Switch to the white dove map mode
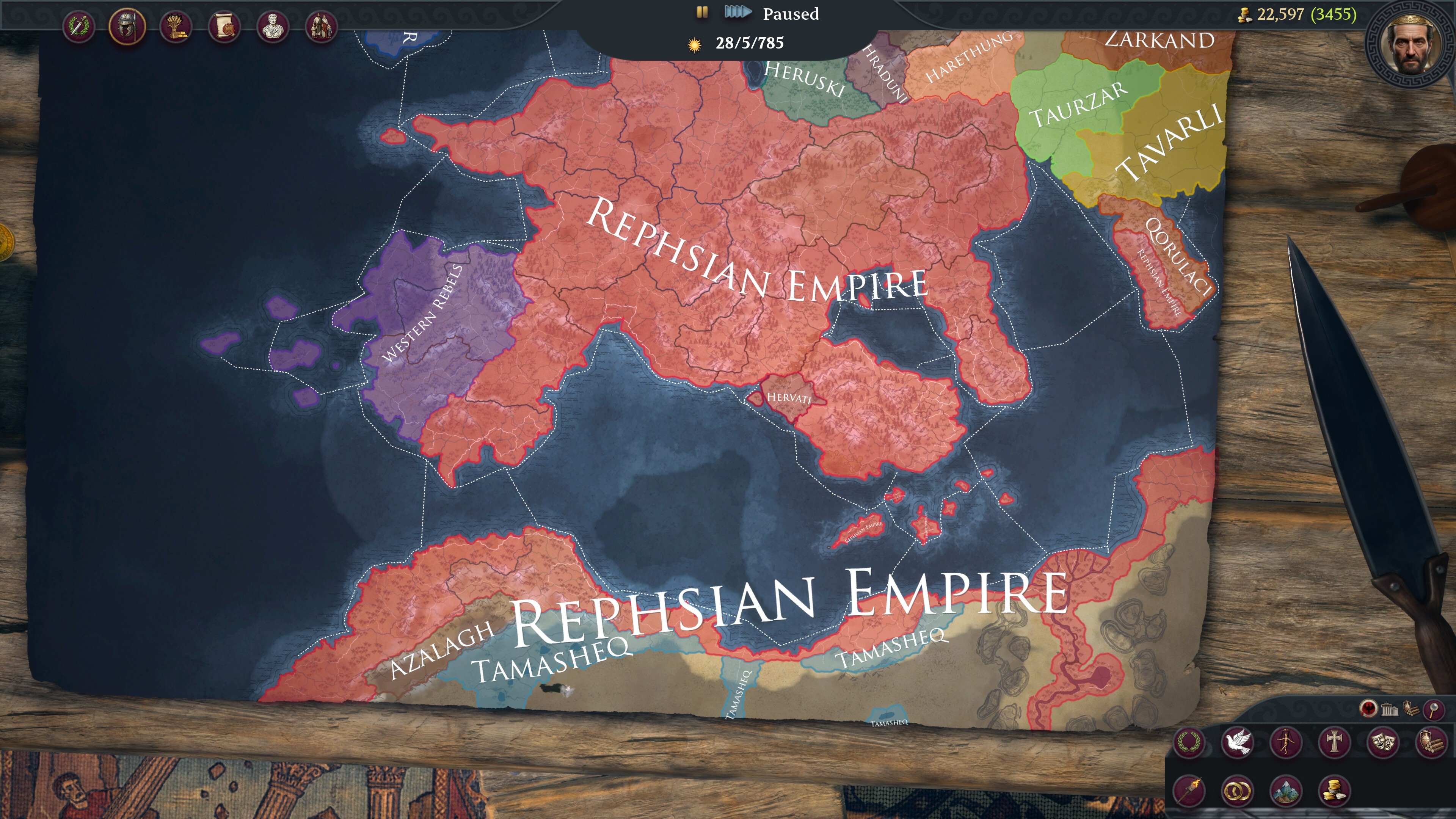Viewport: 1456px width, 819px height. click(1237, 742)
